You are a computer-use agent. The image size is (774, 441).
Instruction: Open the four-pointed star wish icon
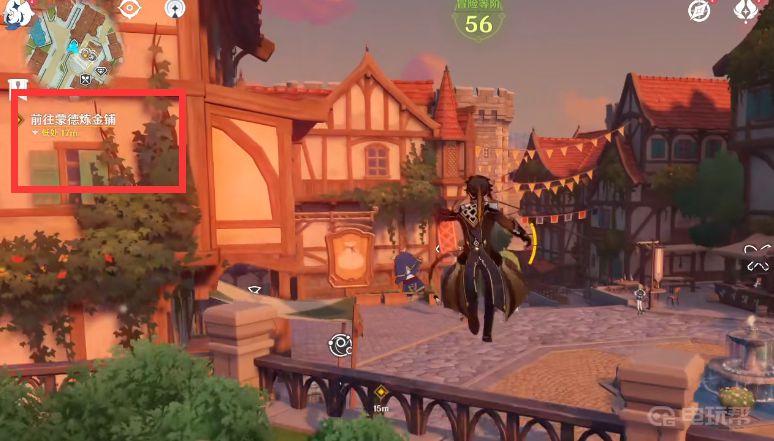coord(746,10)
